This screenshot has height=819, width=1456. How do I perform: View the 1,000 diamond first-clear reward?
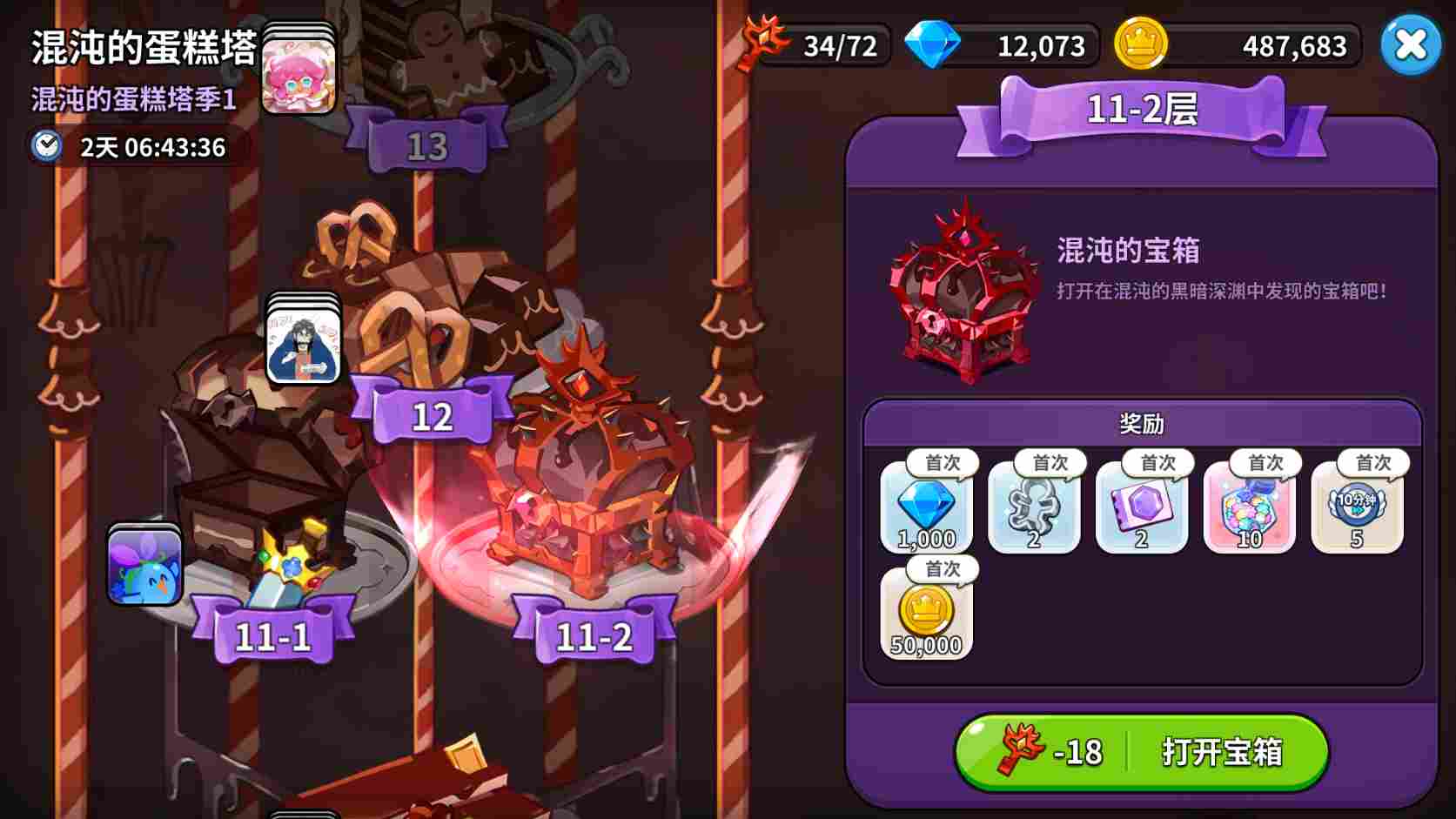pyautogui.click(x=925, y=509)
